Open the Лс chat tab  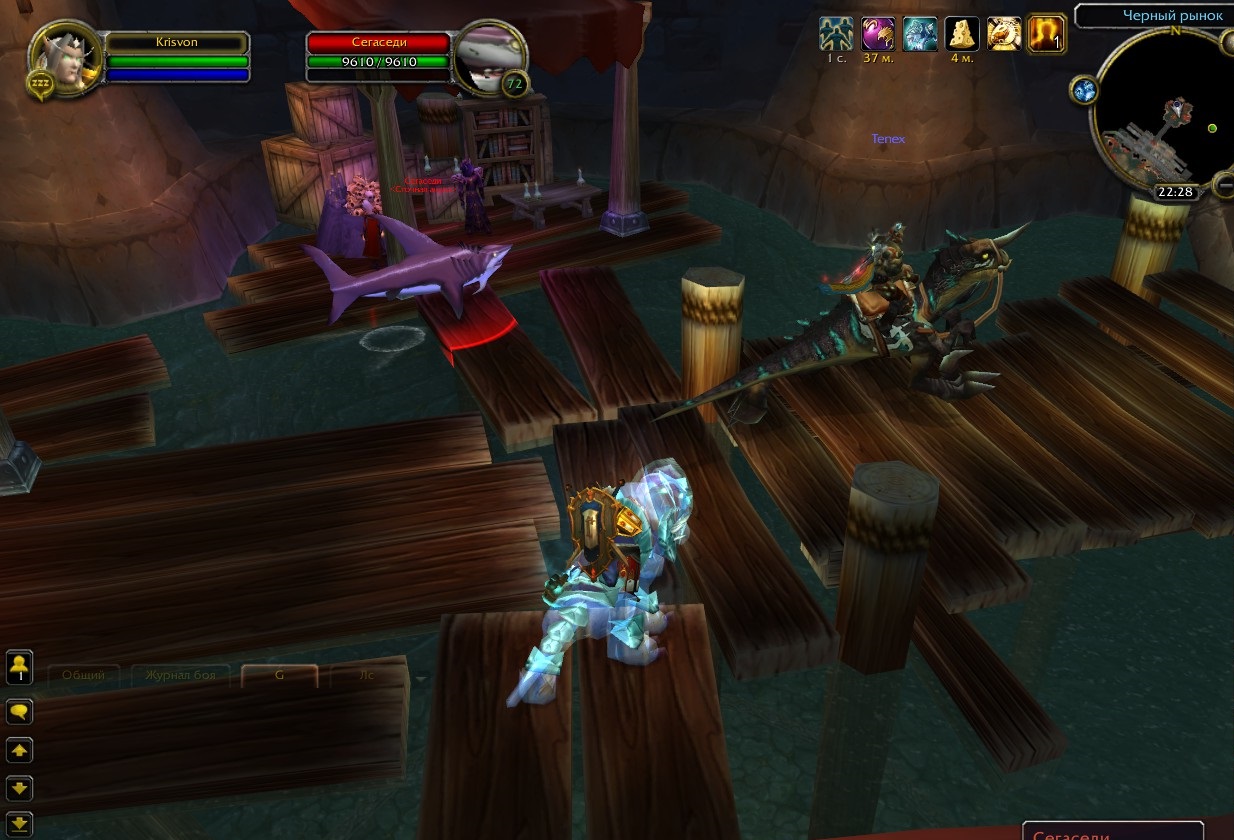[x=366, y=675]
